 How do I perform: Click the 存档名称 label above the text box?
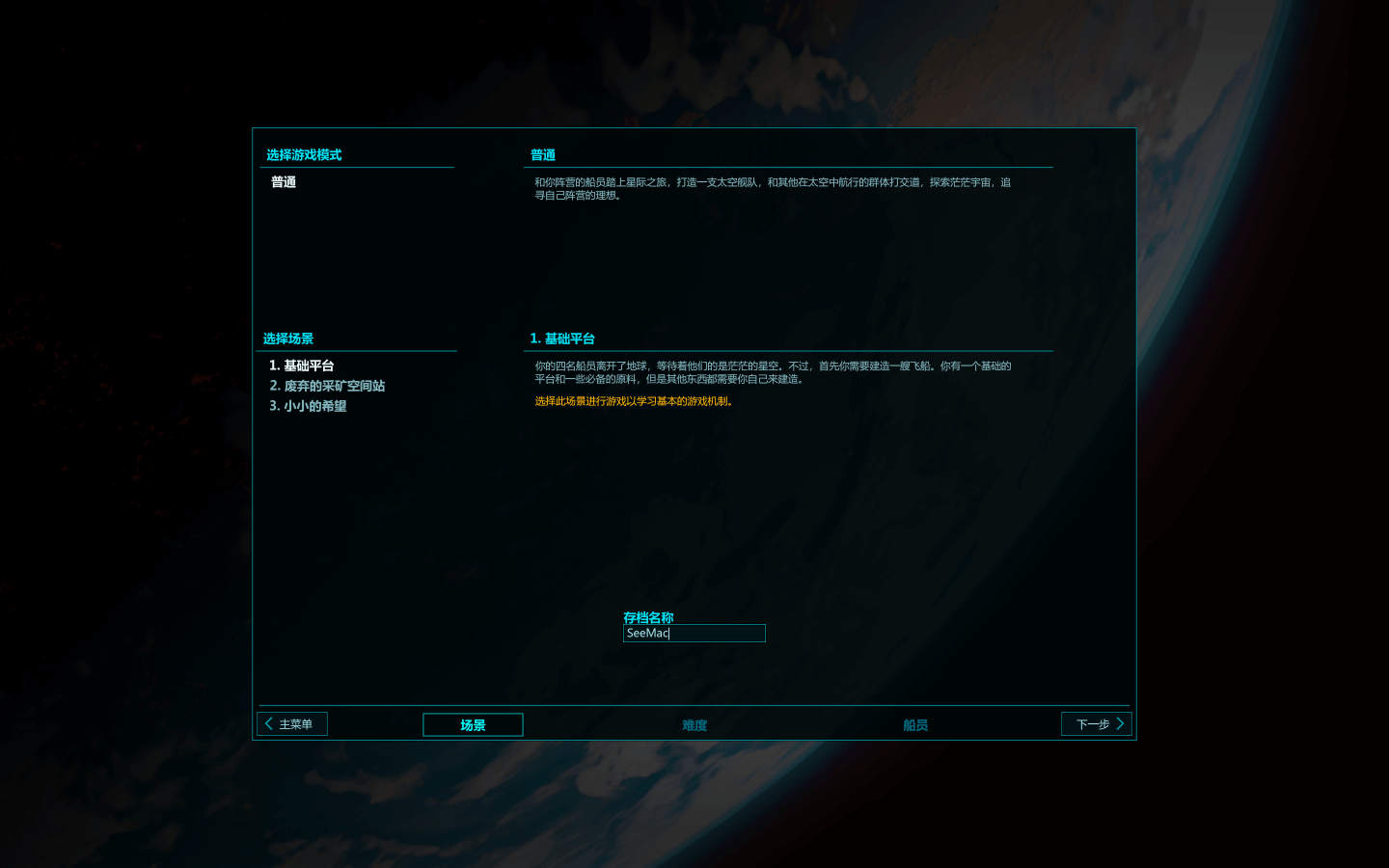[649, 617]
